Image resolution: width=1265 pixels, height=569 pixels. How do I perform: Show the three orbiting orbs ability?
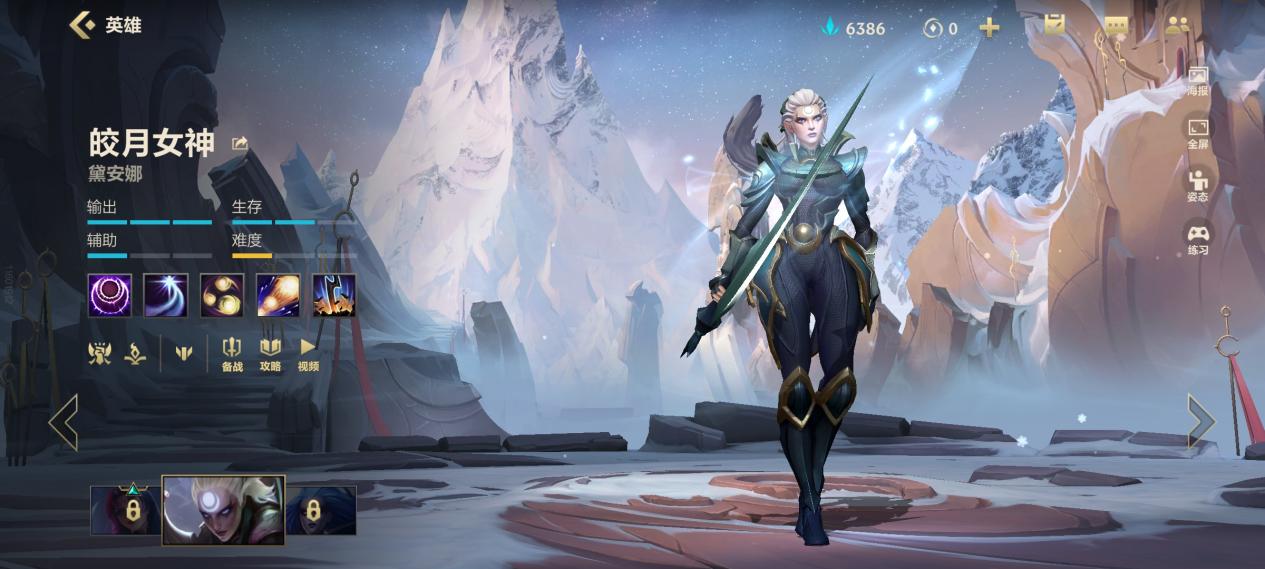tap(221, 295)
